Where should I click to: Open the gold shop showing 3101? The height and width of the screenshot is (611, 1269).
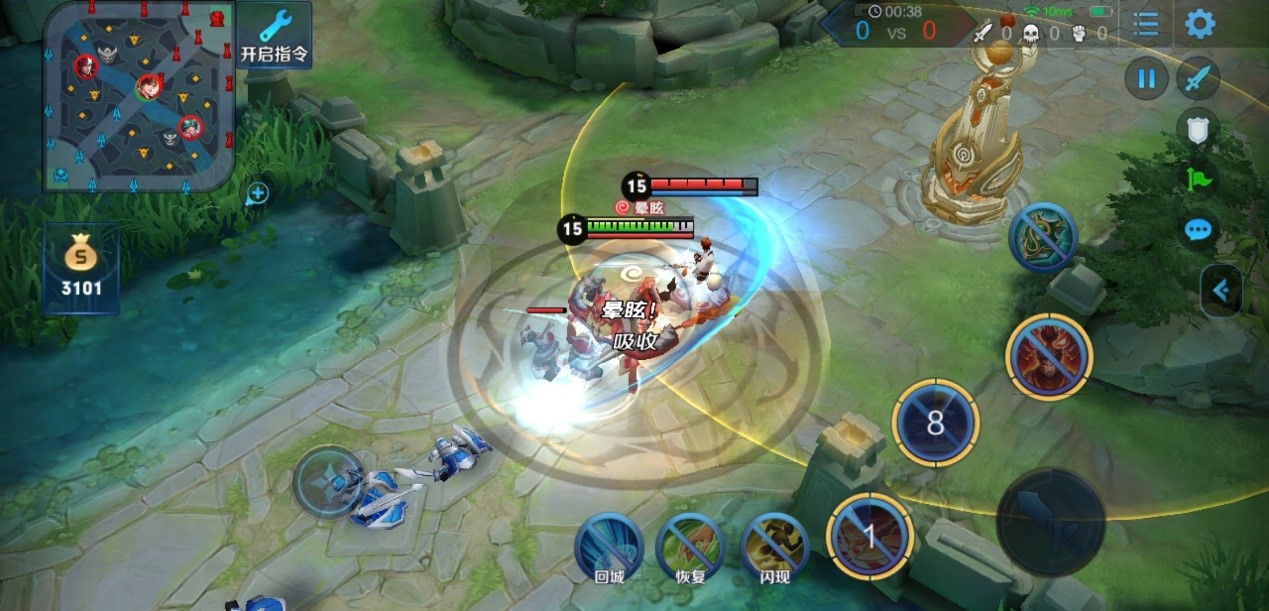coord(81,268)
